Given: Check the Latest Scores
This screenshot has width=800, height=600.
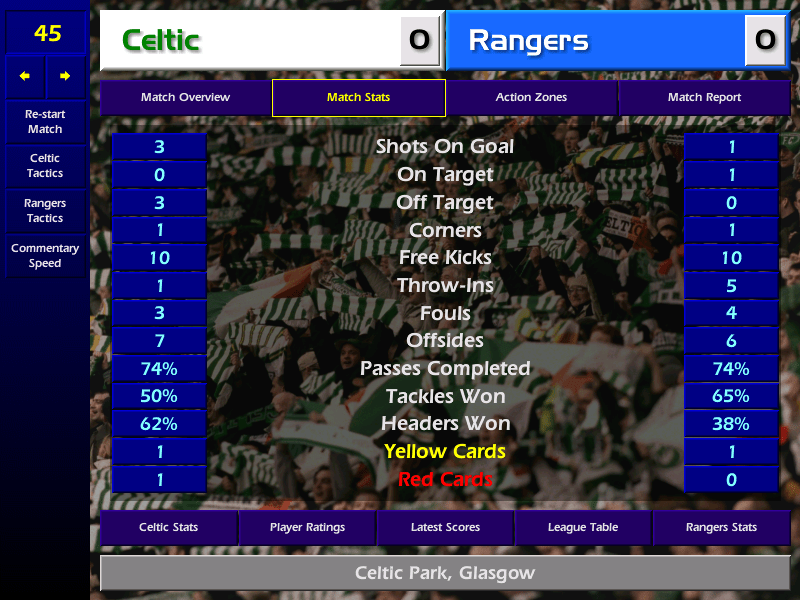Looking at the screenshot, I should click(445, 527).
